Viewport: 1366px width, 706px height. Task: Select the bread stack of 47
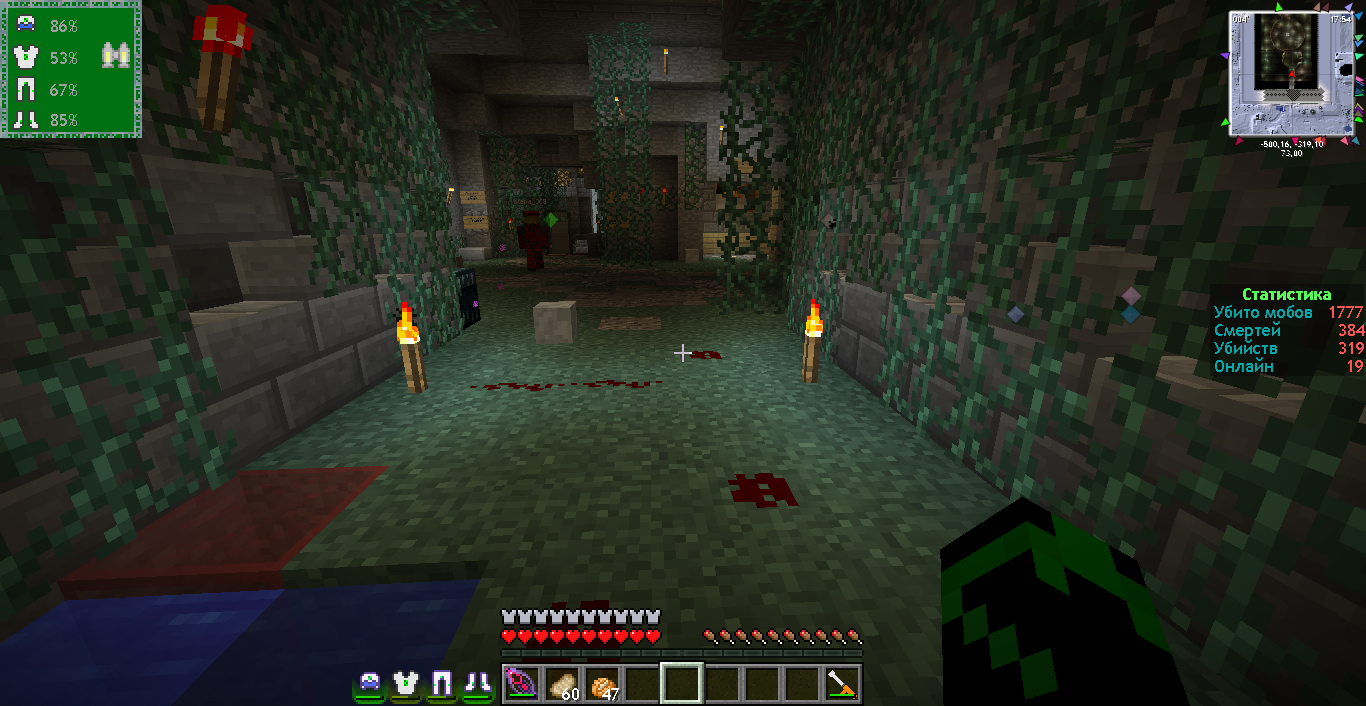point(601,684)
